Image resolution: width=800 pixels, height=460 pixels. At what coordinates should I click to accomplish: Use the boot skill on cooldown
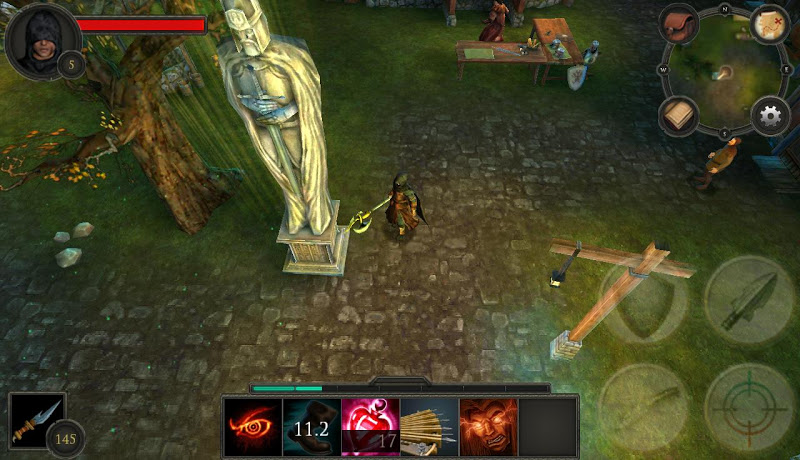[311, 427]
